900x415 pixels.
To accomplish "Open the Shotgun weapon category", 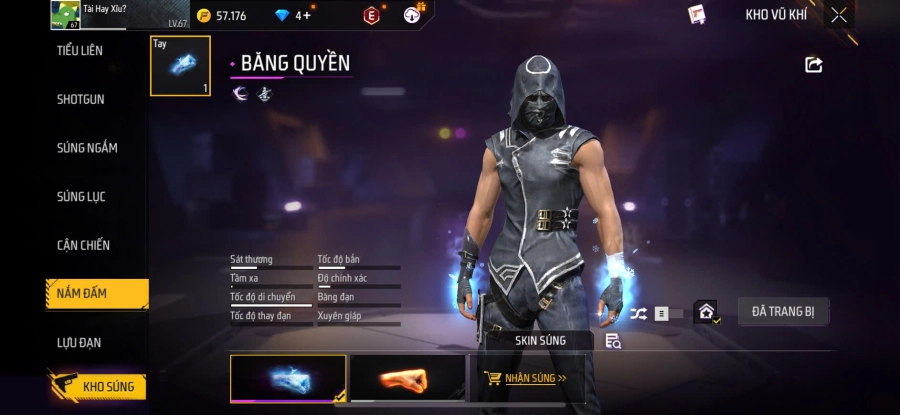I will point(80,100).
